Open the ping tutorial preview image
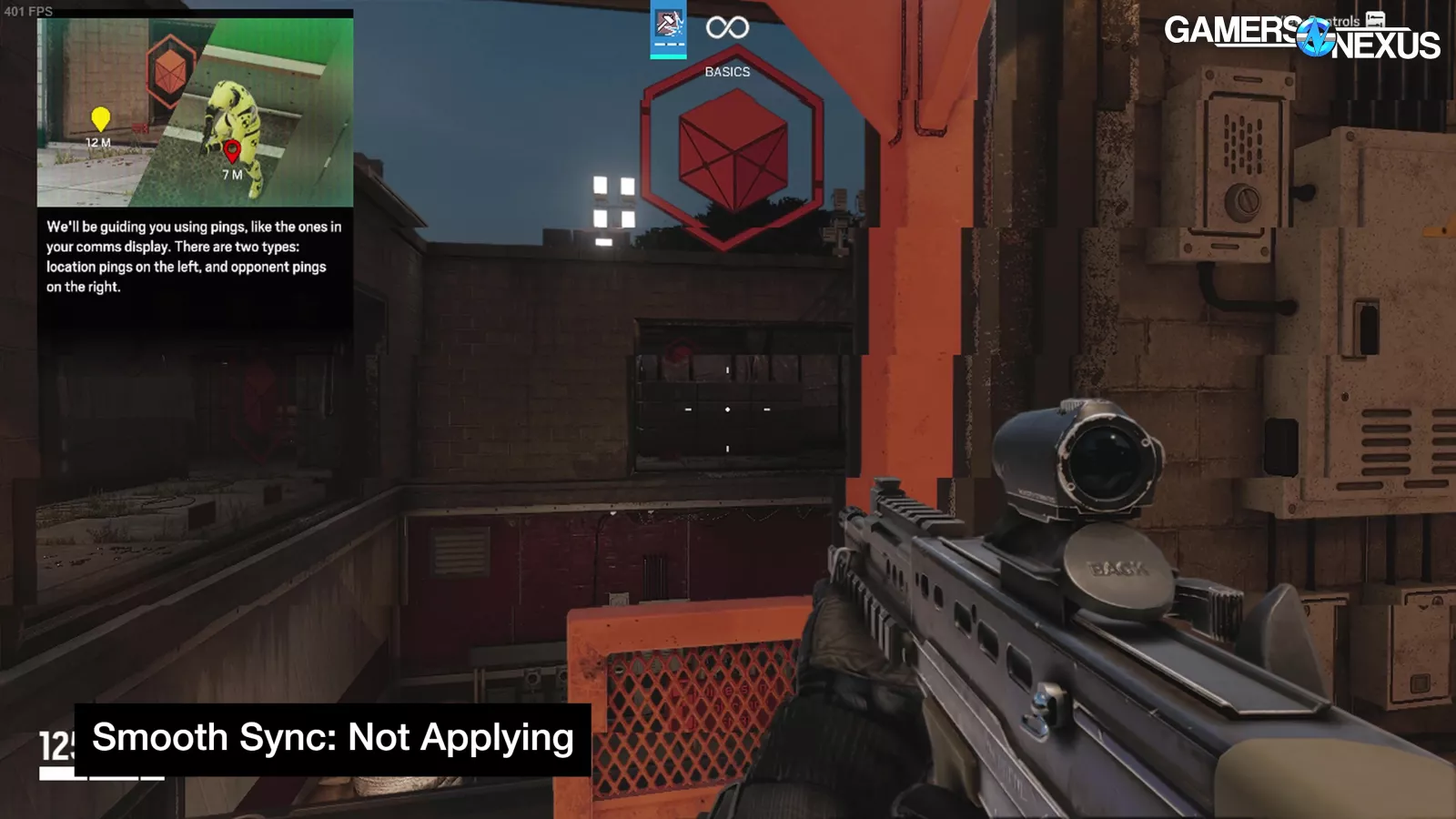 [195, 112]
